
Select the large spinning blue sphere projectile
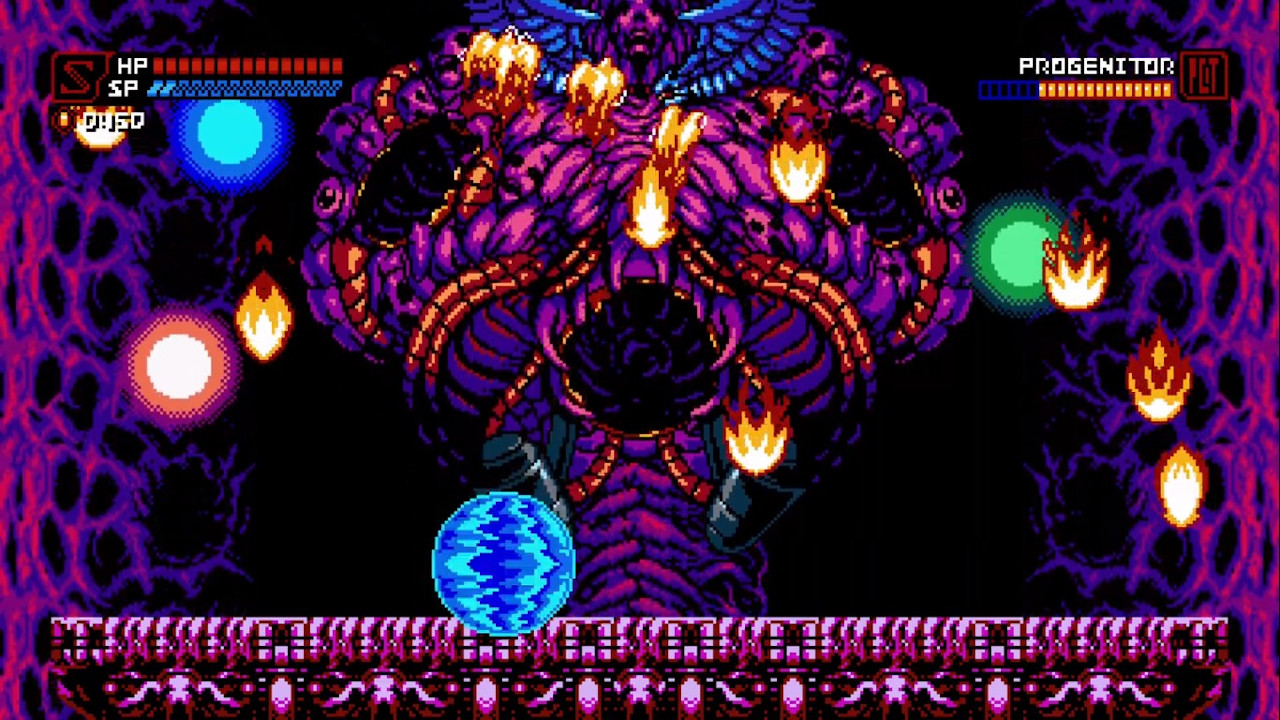coord(503,560)
